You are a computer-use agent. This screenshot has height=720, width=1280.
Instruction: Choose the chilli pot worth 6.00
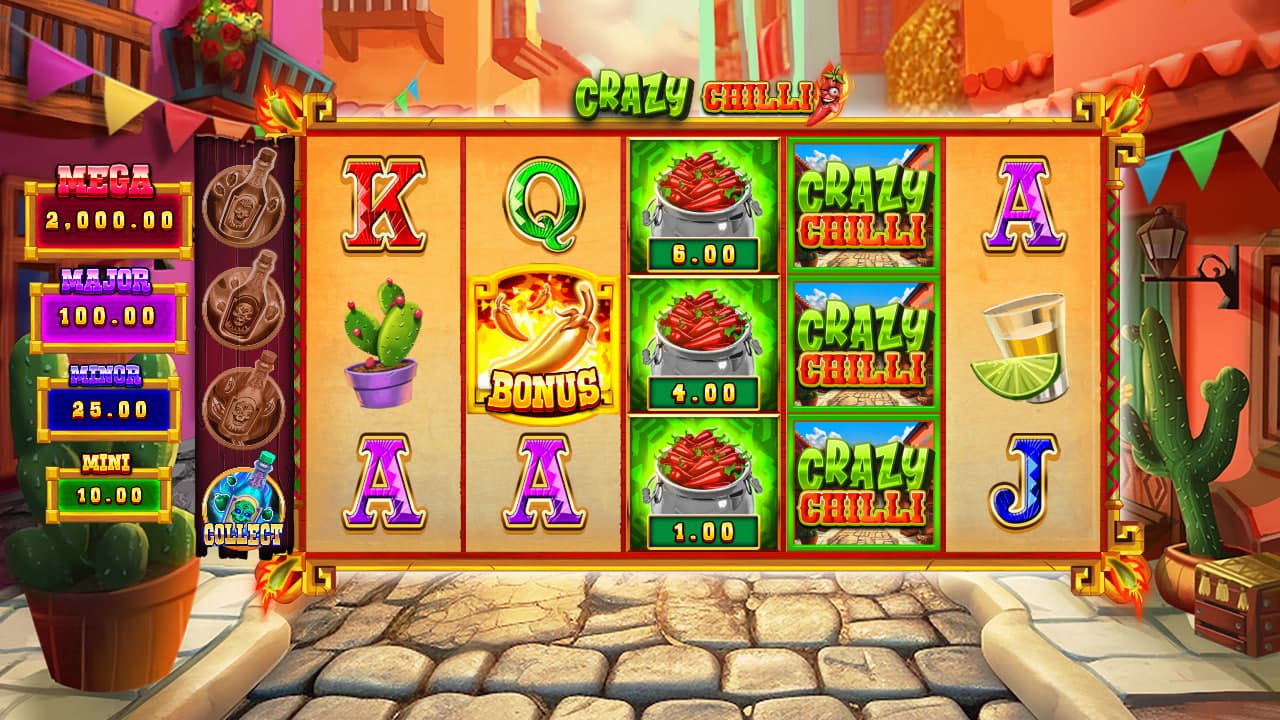704,206
